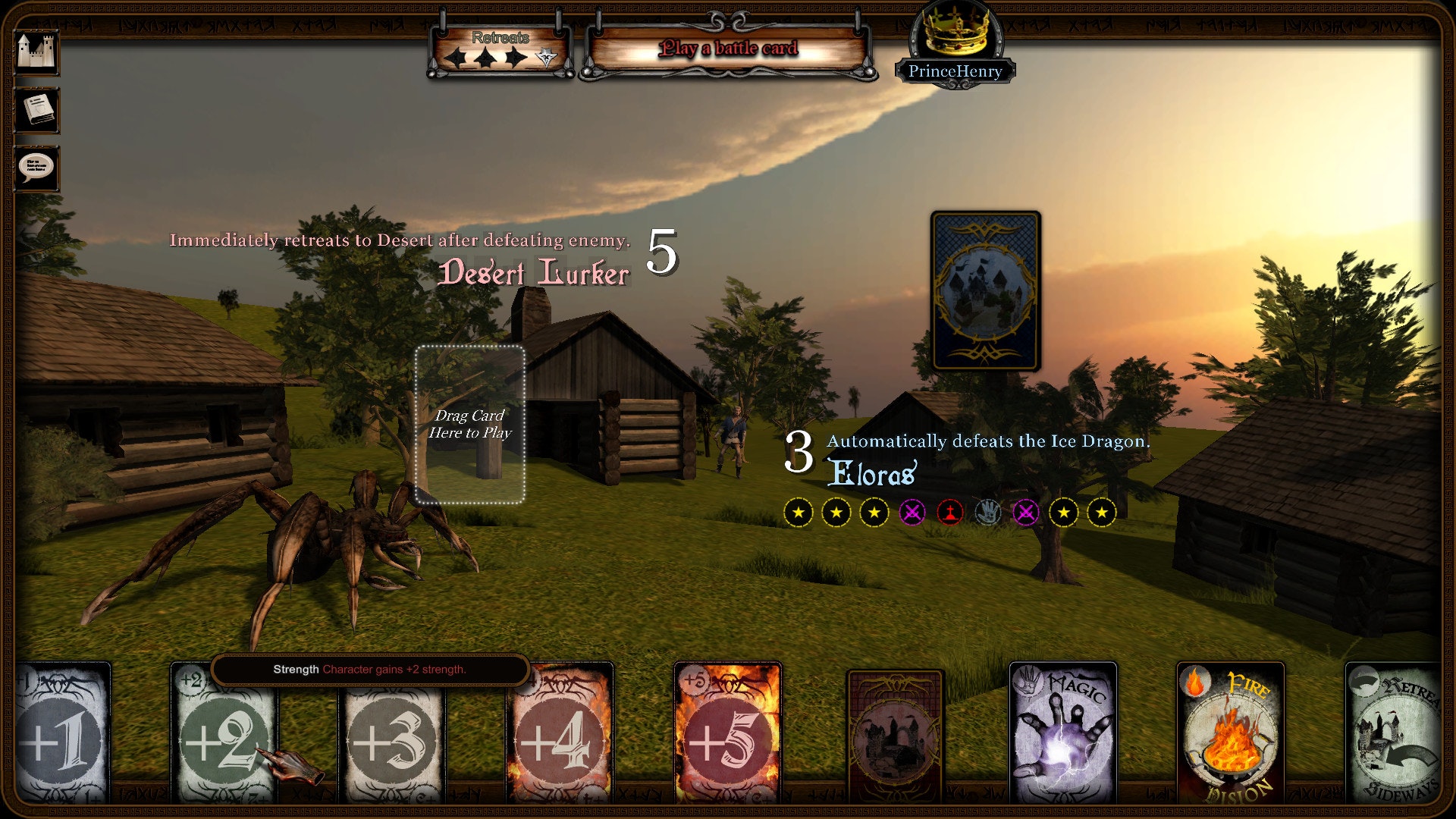Screen dimensions: 1456x819
Task: Open the castle icon menu
Action: pos(36,52)
